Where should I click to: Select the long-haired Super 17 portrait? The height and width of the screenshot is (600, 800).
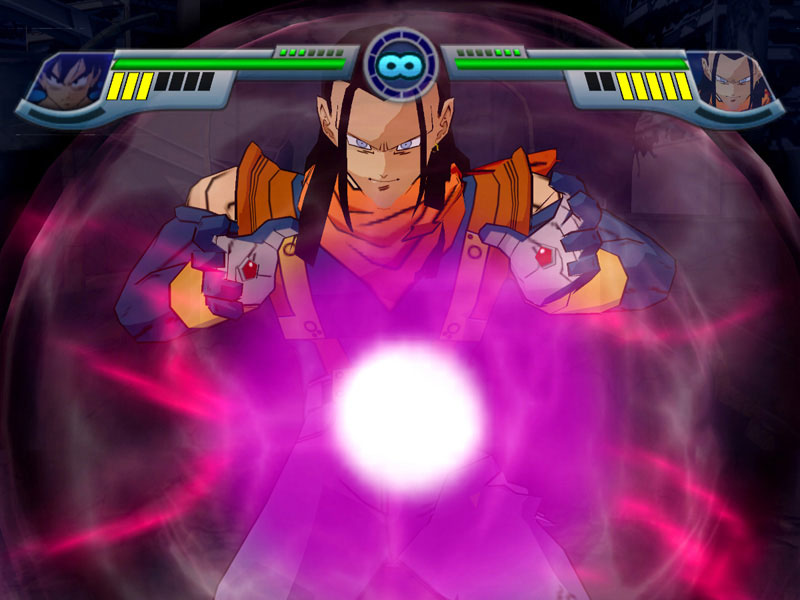[x=733, y=84]
